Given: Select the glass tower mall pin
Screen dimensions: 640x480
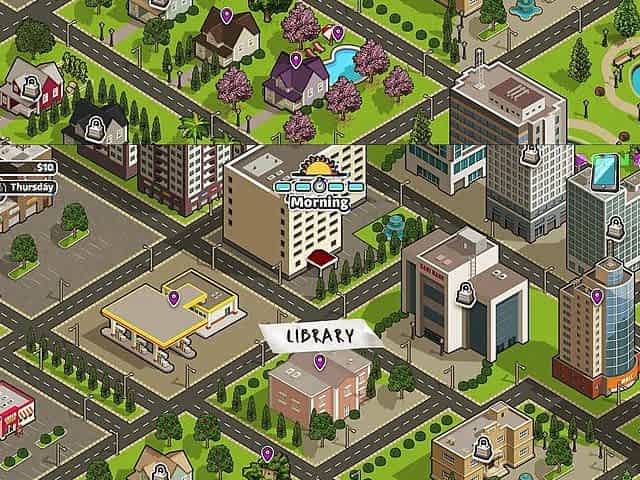Looking at the screenshot, I should 597,296.
